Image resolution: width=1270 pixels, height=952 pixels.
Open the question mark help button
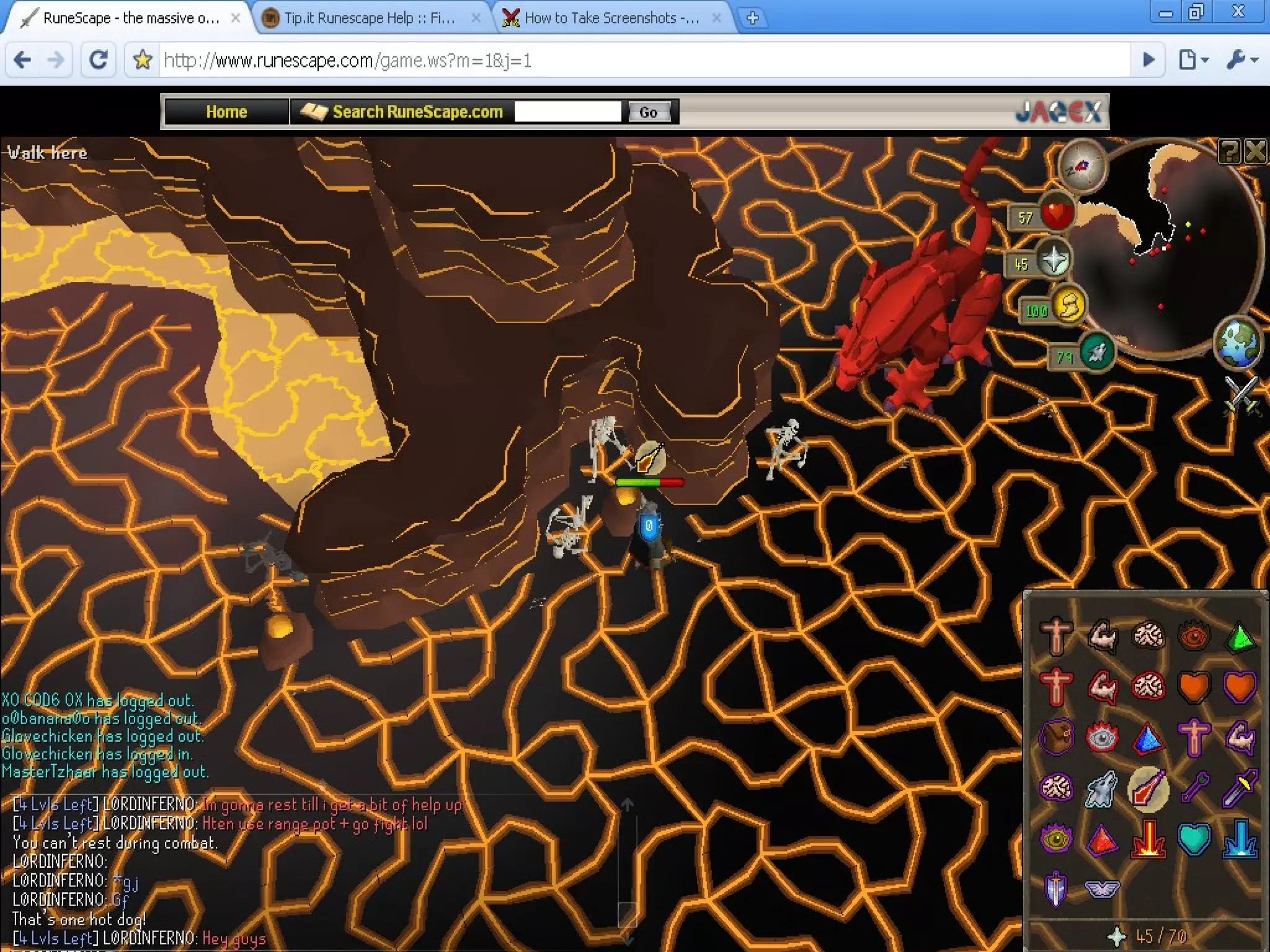point(1229,151)
